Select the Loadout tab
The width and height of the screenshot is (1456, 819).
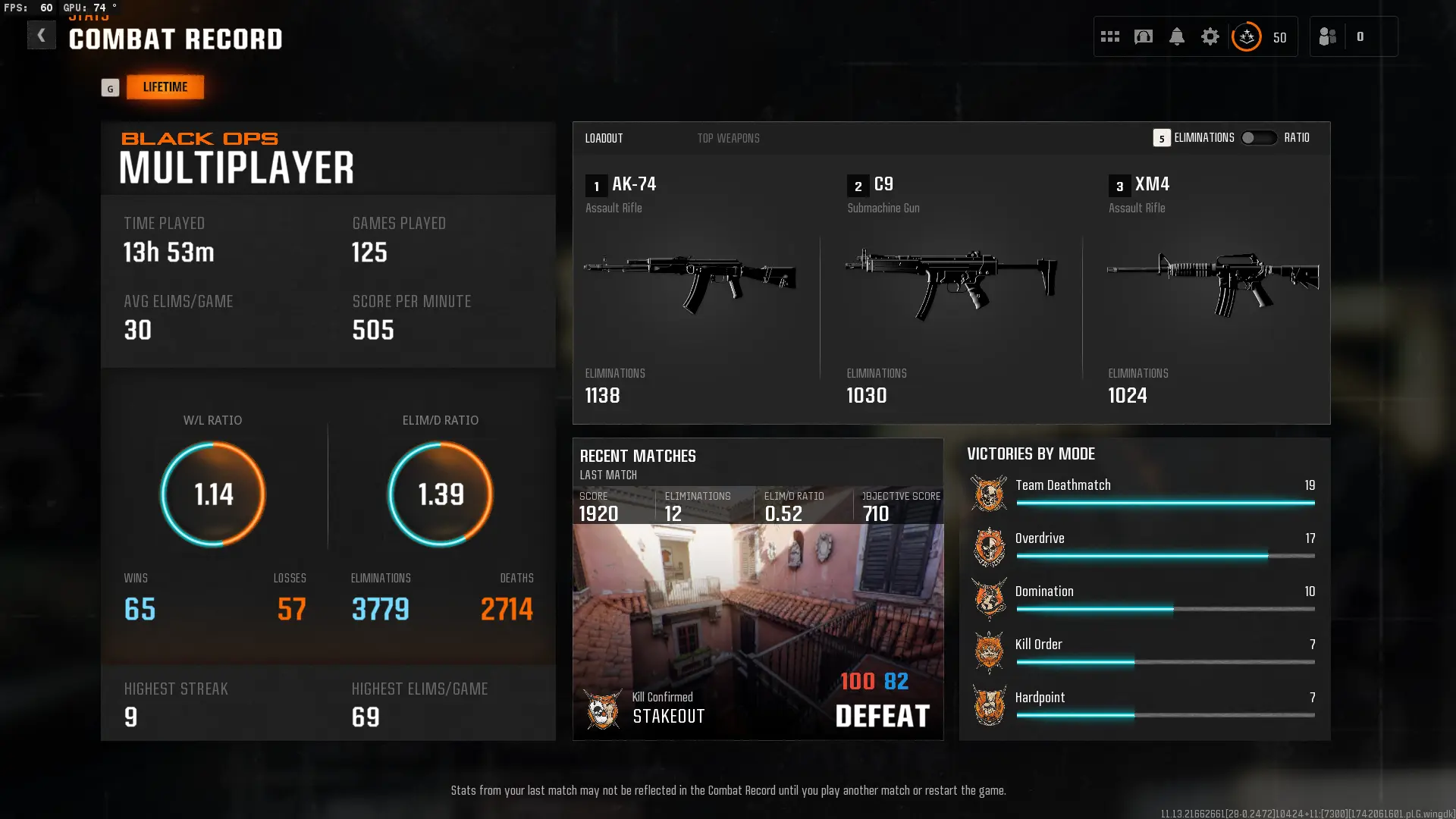604,138
